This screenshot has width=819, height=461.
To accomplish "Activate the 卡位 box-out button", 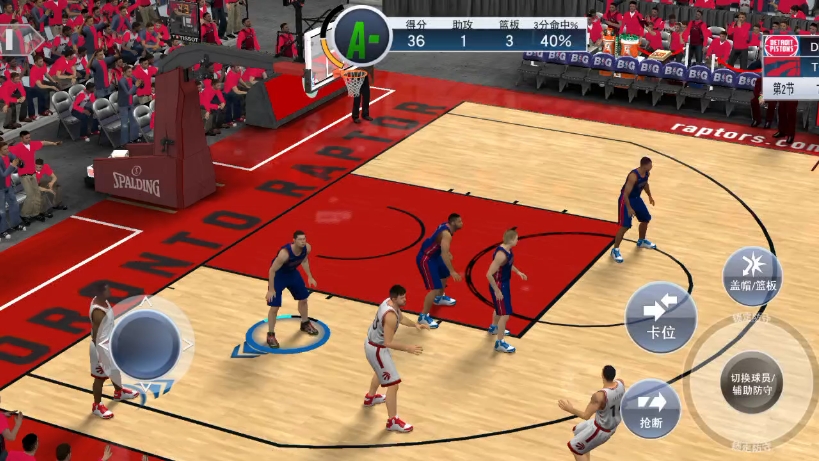I will (x=661, y=316).
